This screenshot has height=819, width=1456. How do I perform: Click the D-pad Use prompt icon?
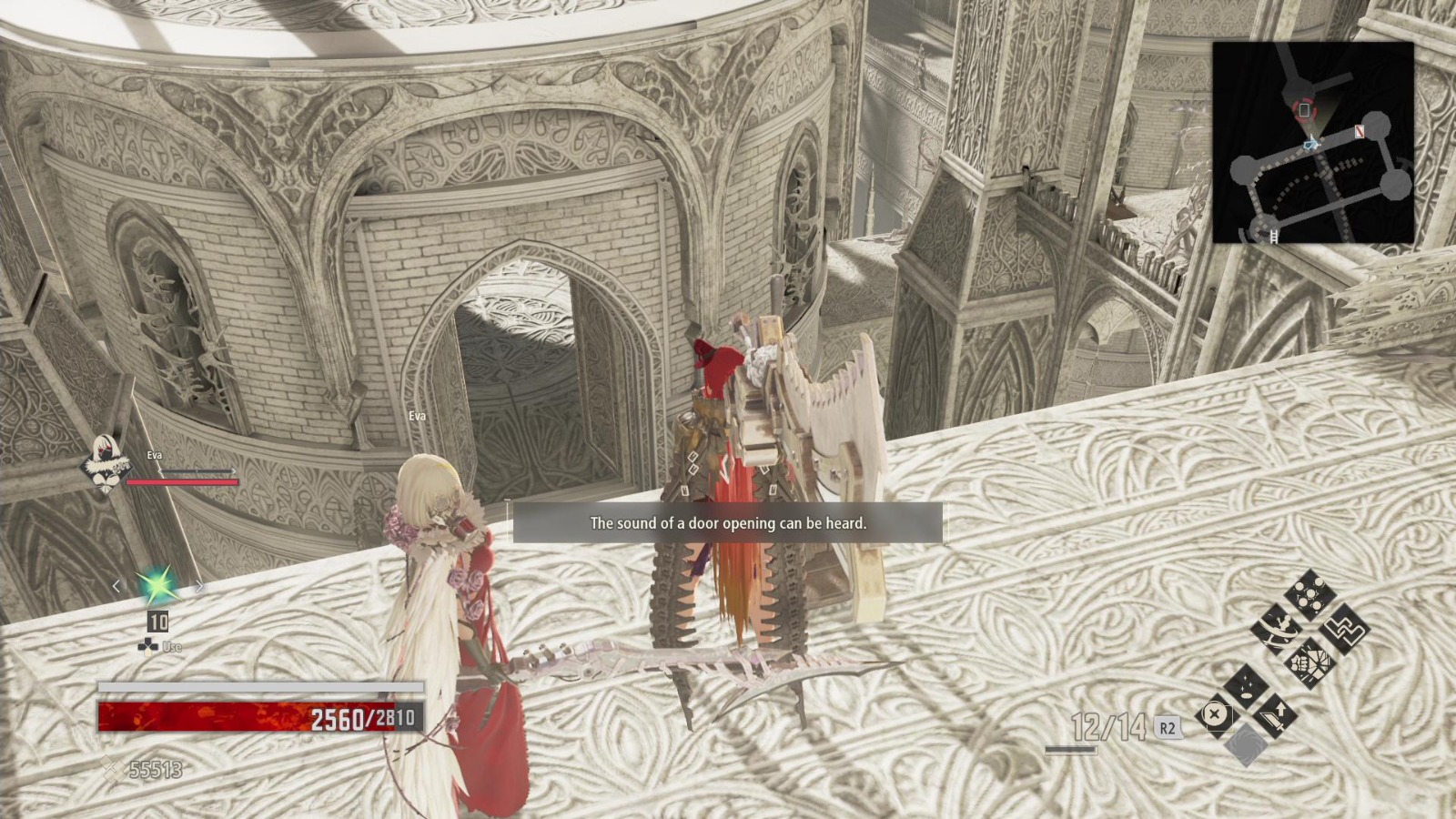pos(147,646)
